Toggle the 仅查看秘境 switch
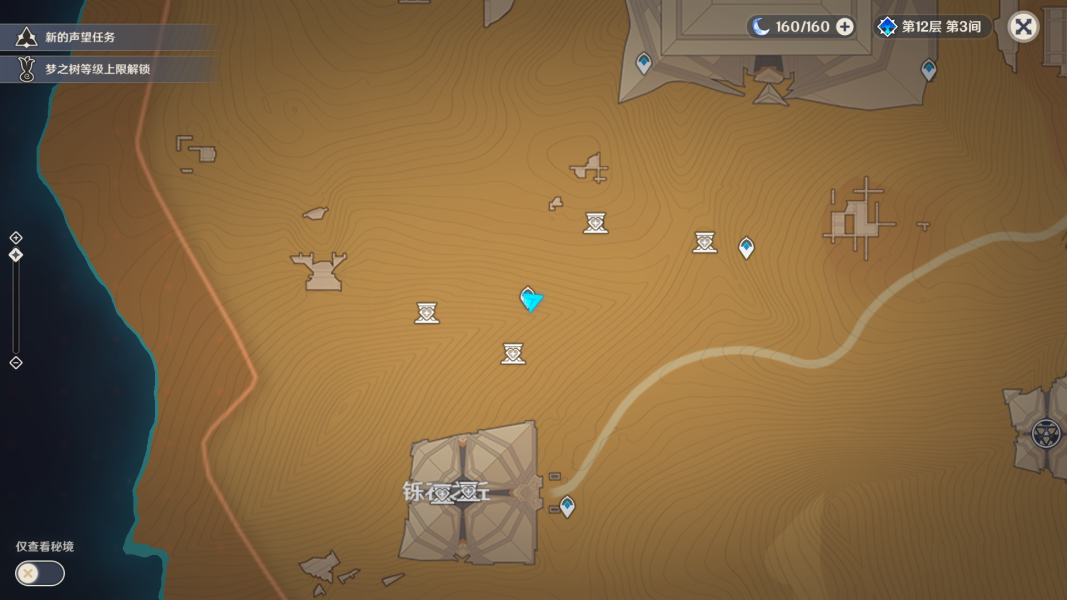The width and height of the screenshot is (1067, 600). pyautogui.click(x=40, y=573)
